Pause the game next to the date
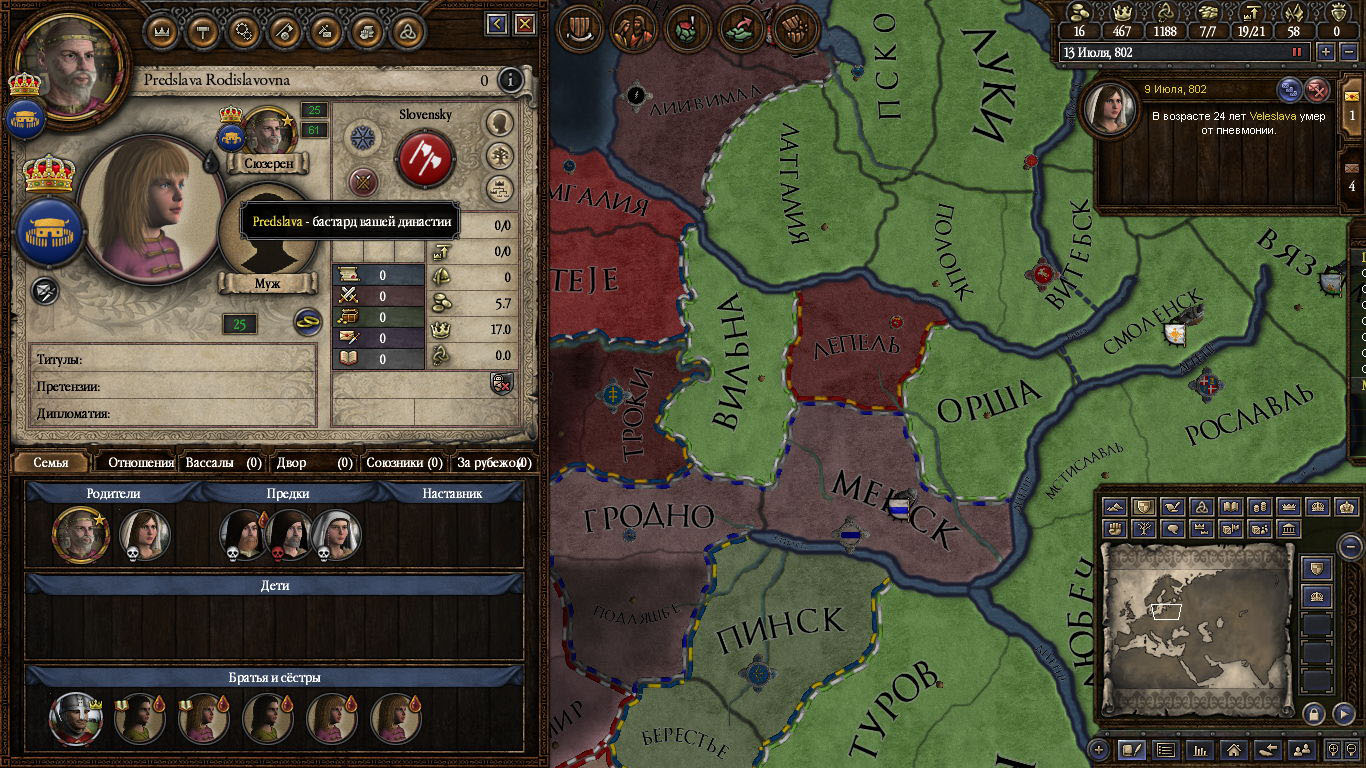This screenshot has height=768, width=1366. (x=1297, y=52)
